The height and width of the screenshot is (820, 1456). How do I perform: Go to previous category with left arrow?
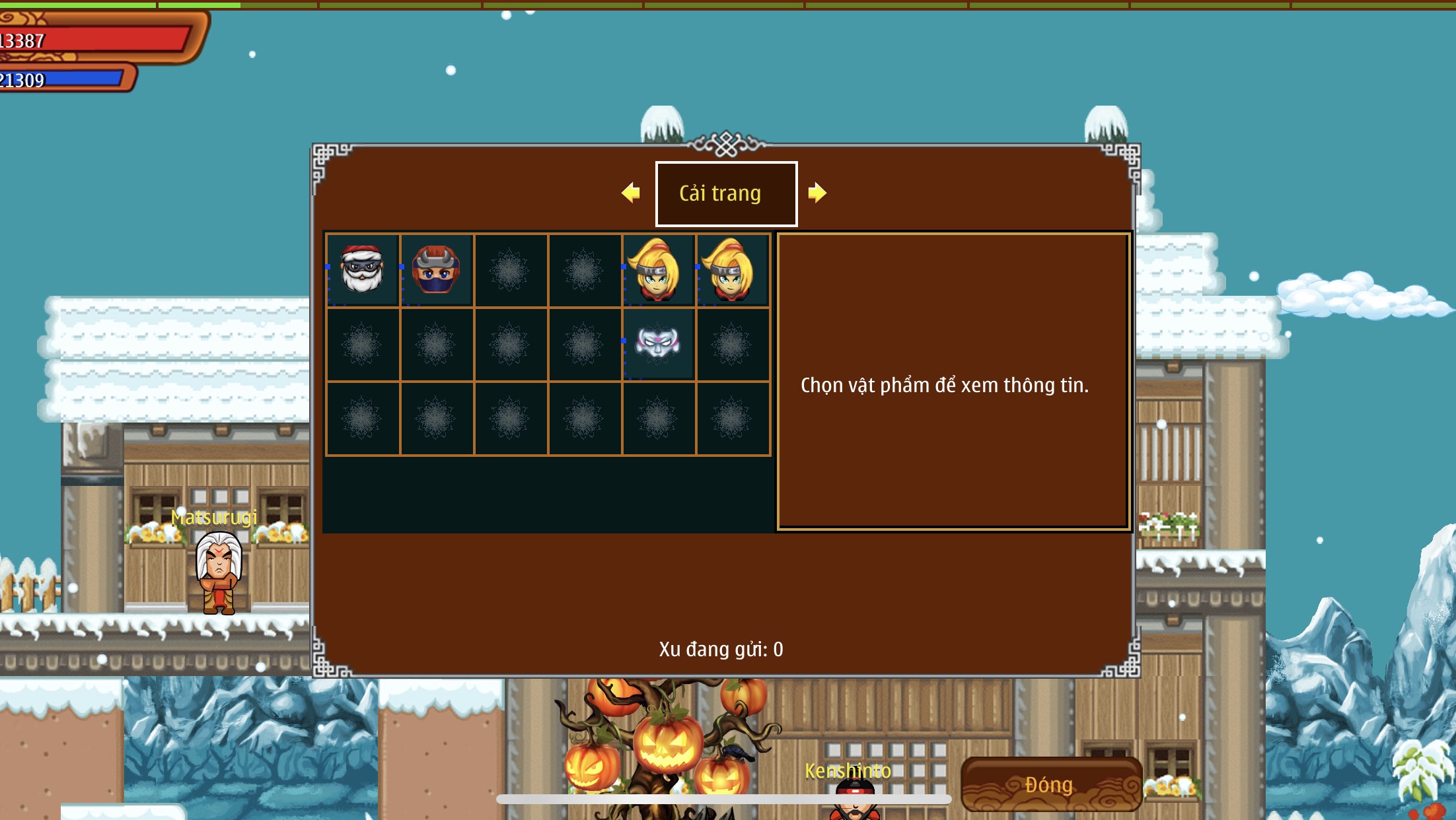(x=631, y=193)
